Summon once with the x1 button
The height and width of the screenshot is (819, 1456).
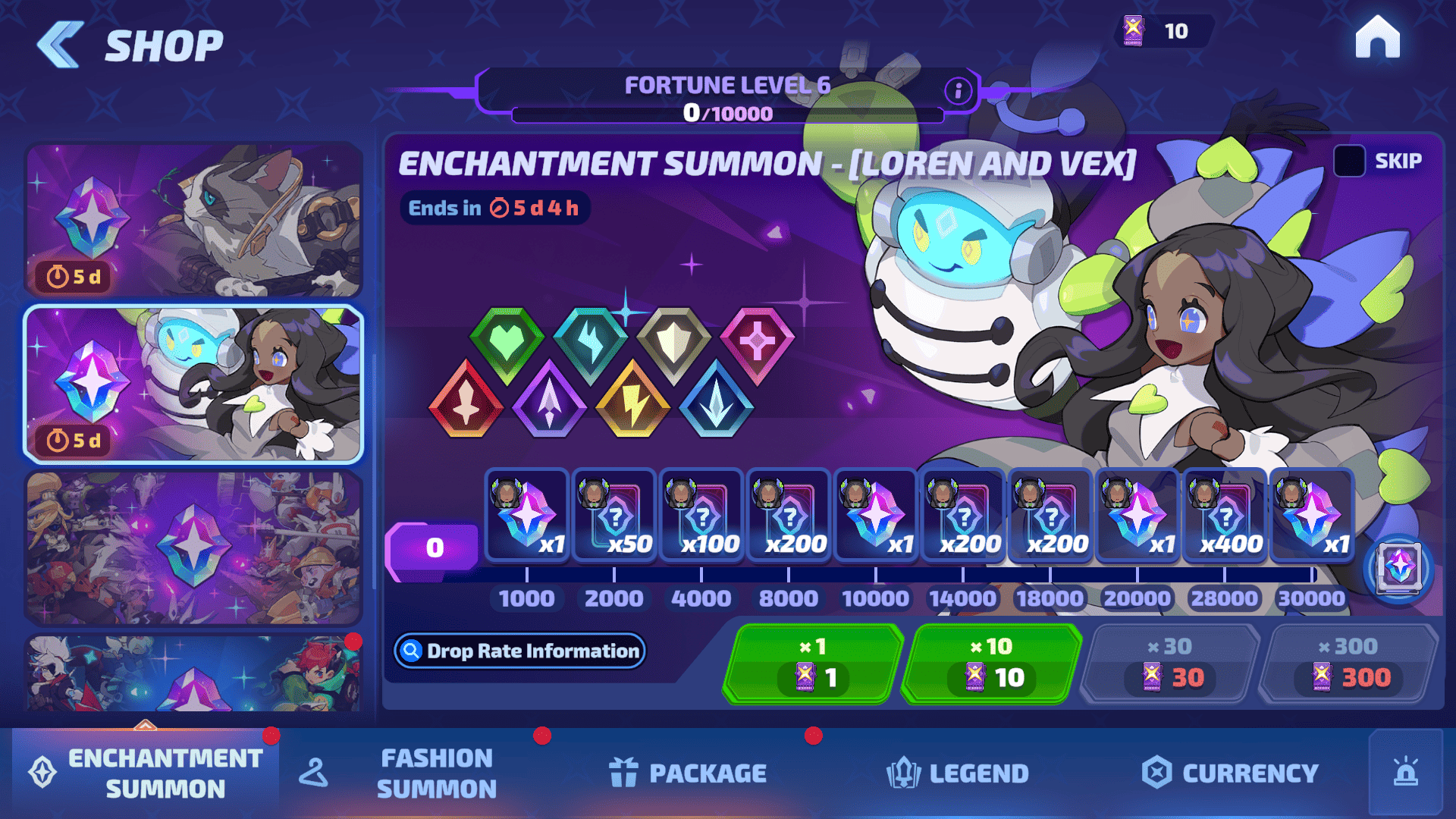pyautogui.click(x=813, y=663)
